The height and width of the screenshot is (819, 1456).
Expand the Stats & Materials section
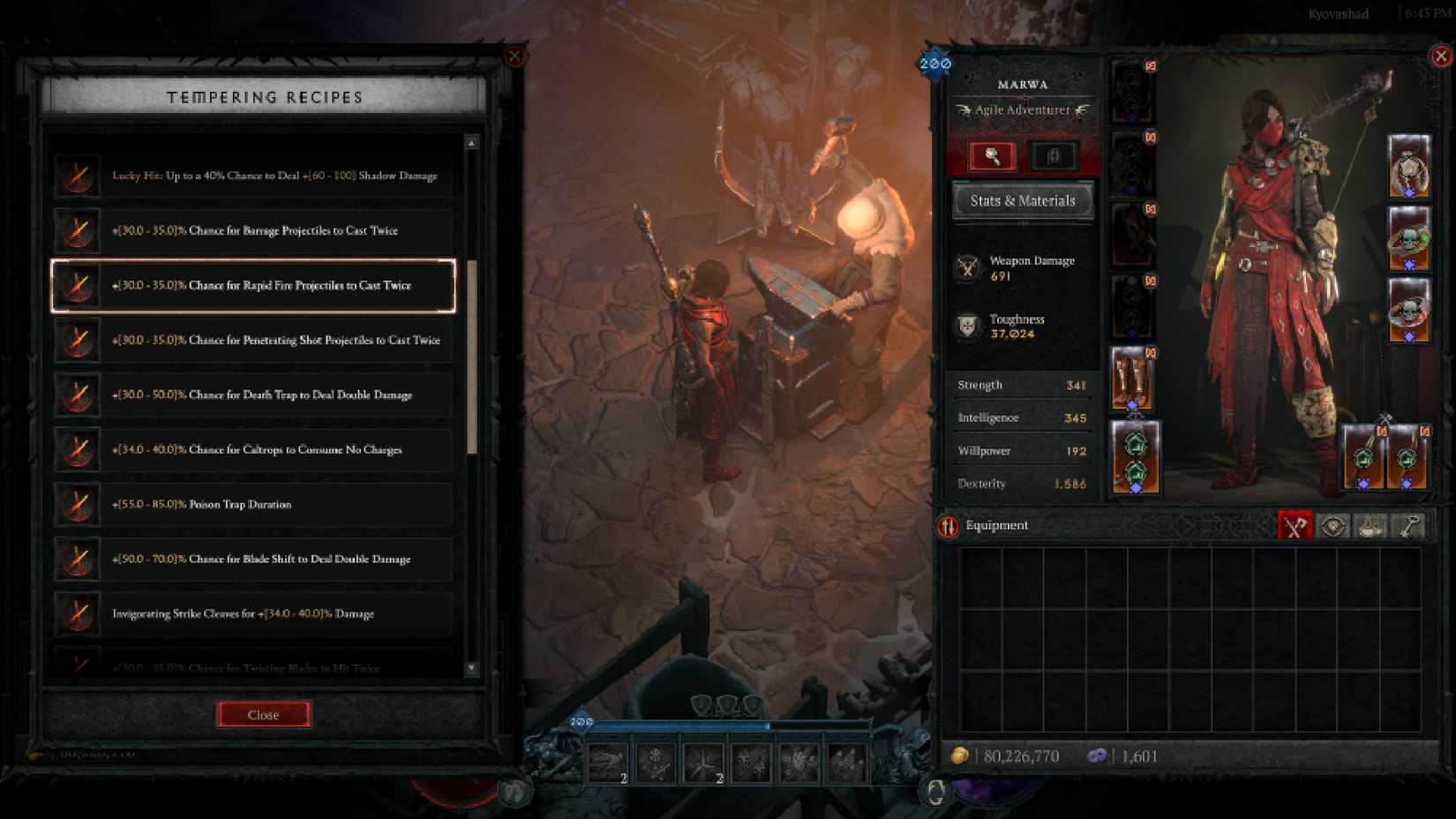1023,201
